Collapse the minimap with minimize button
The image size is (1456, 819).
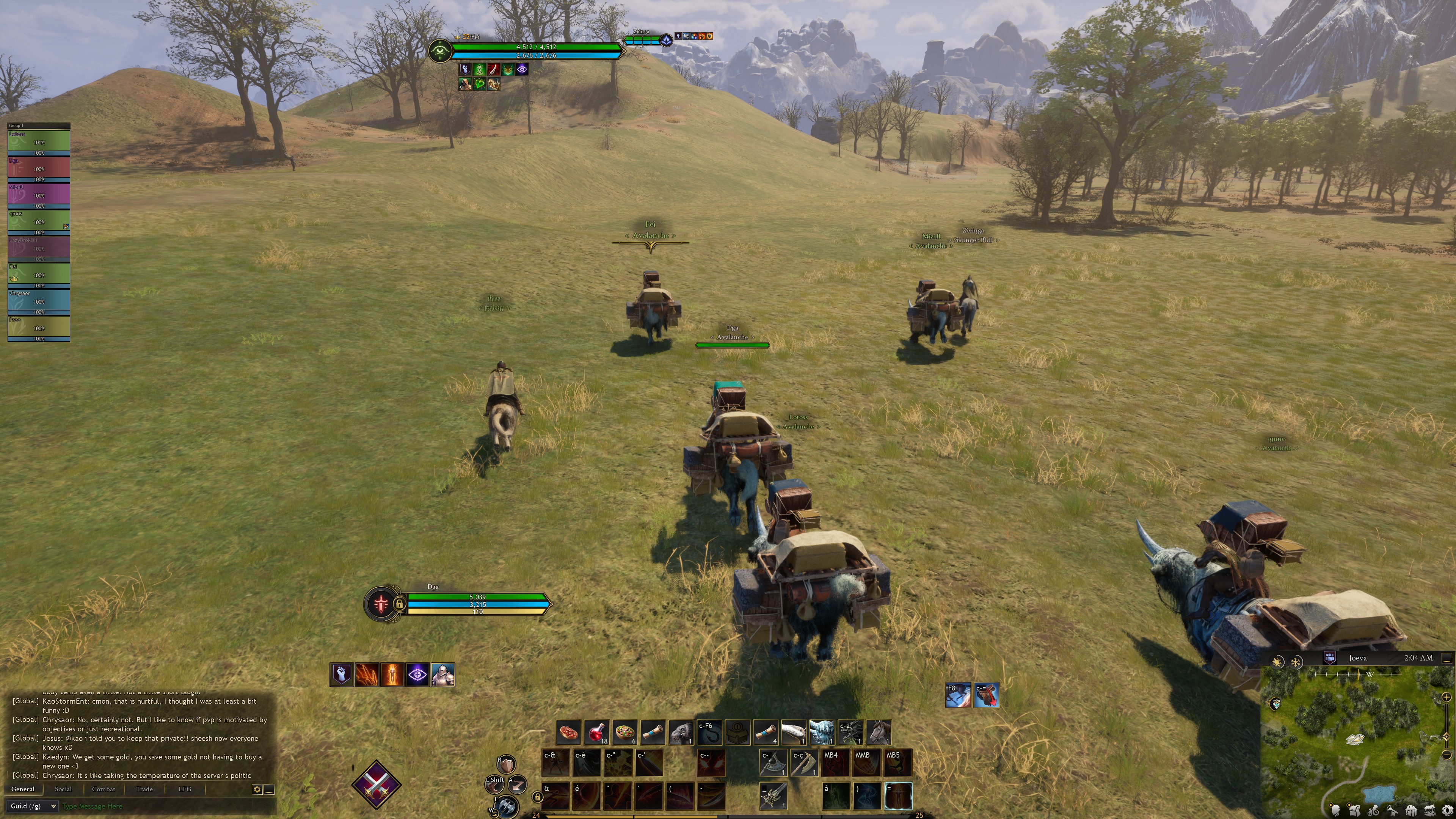click(1447, 659)
